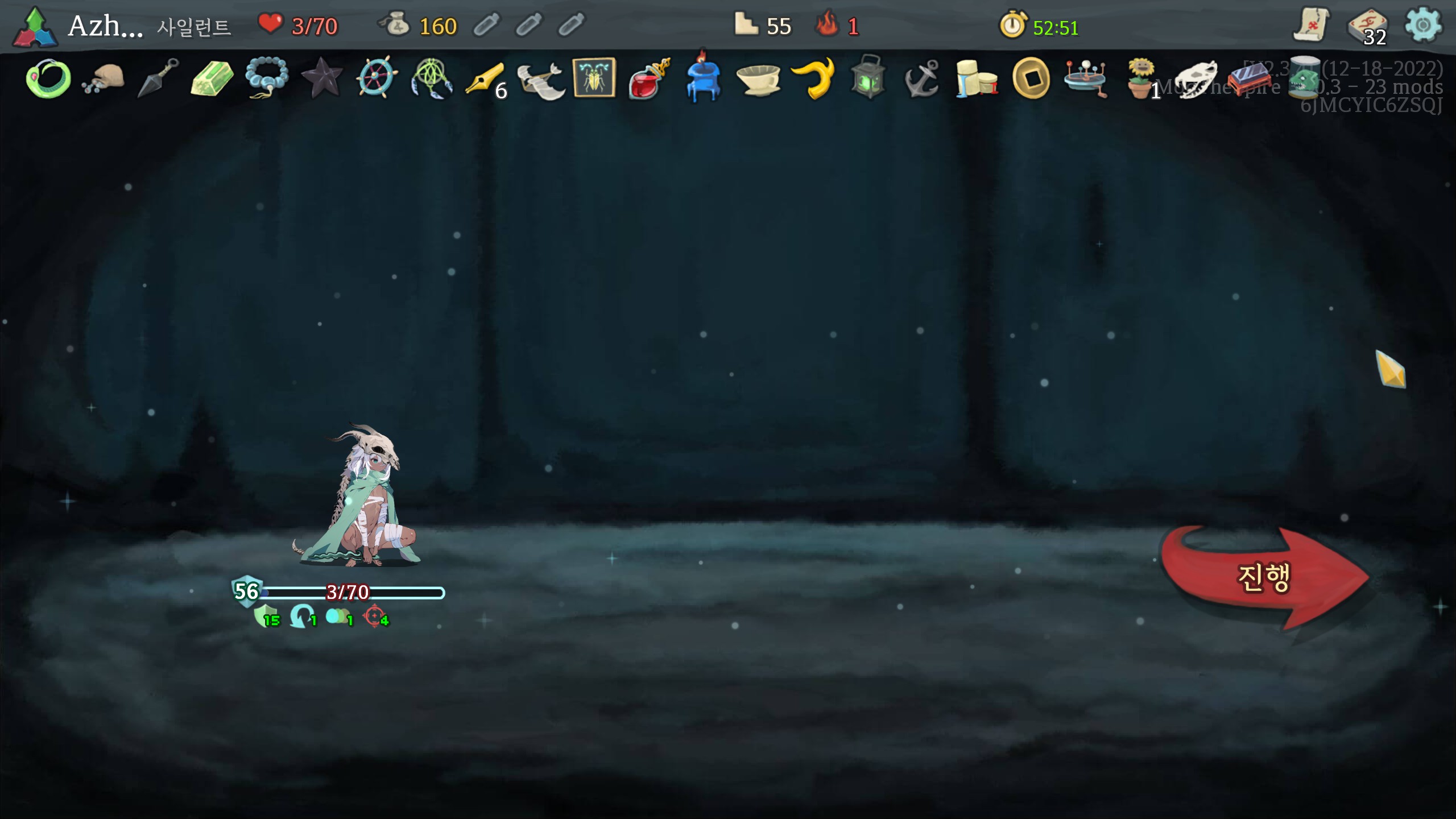Click the Kunai relic
1456x819 pixels.
(x=158, y=78)
